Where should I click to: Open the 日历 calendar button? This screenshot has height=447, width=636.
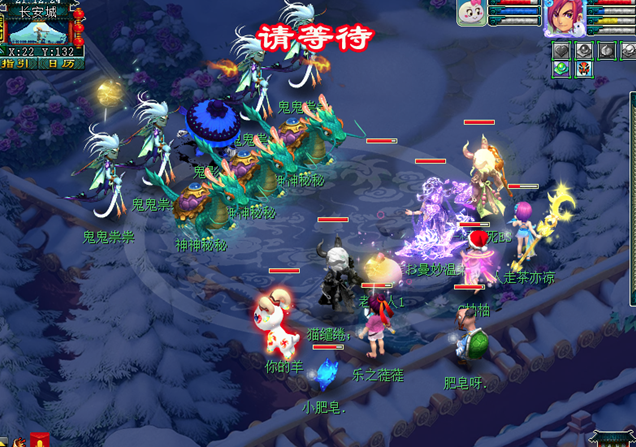(x=59, y=63)
